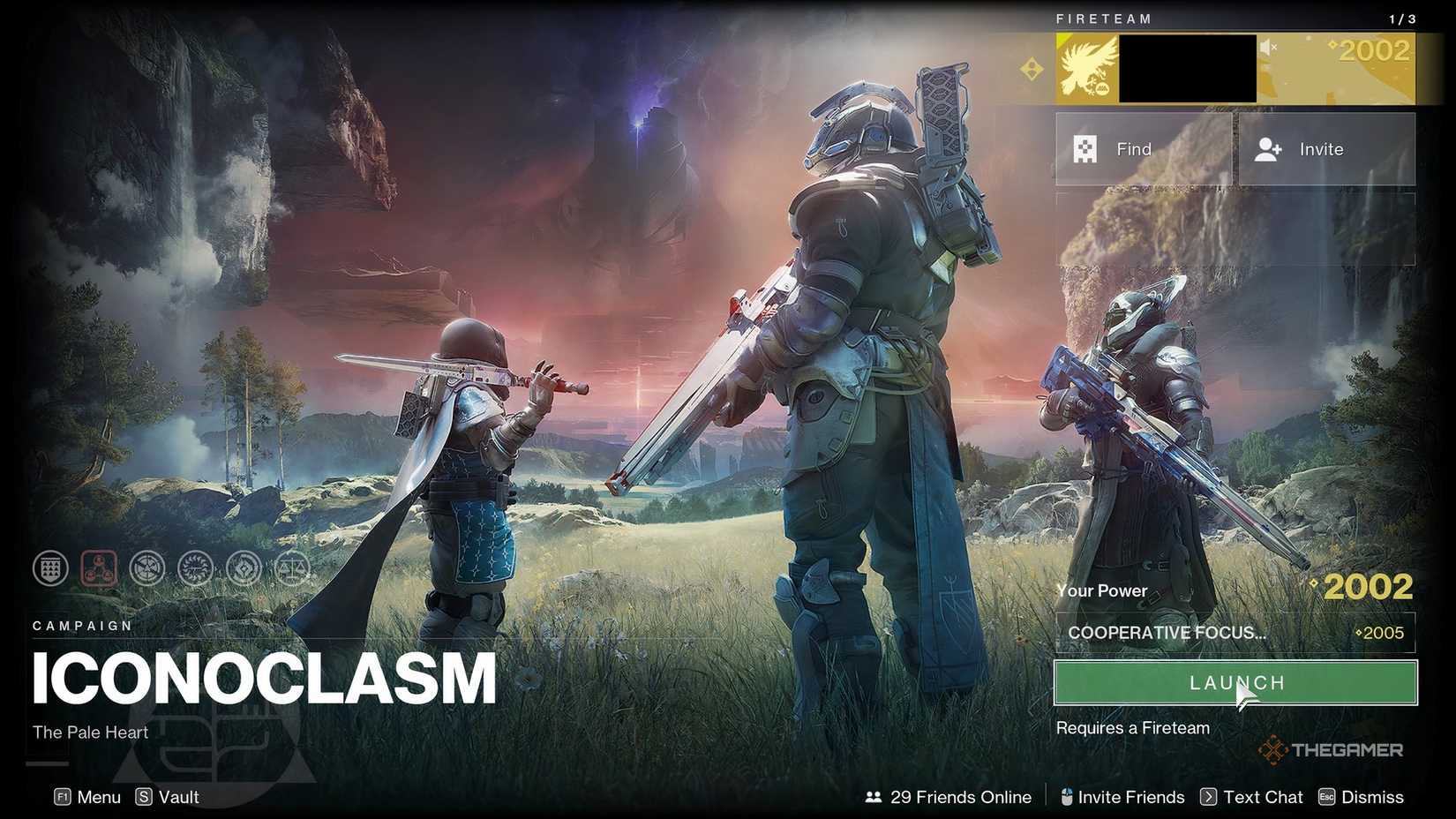Select the scales-of-judgment activity icon

(293, 568)
